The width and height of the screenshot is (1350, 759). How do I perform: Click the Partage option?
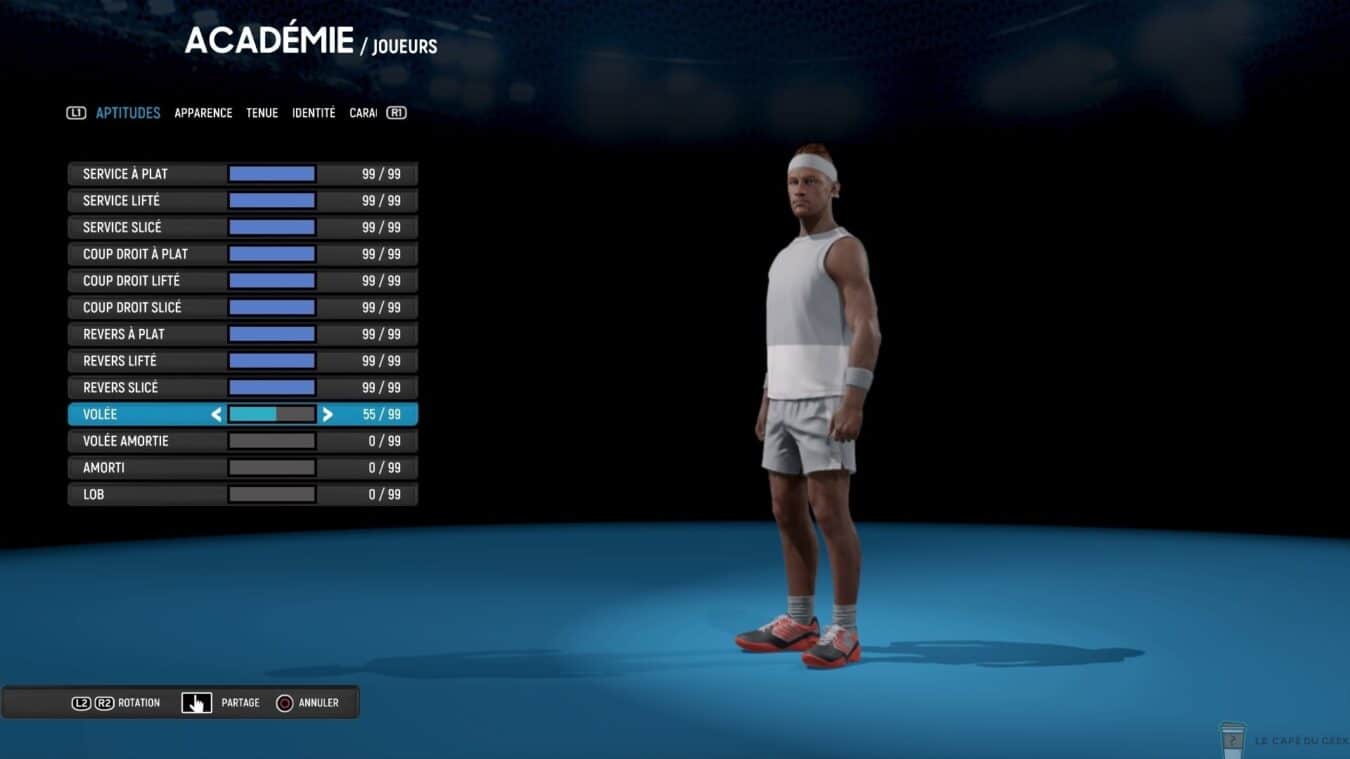point(221,703)
